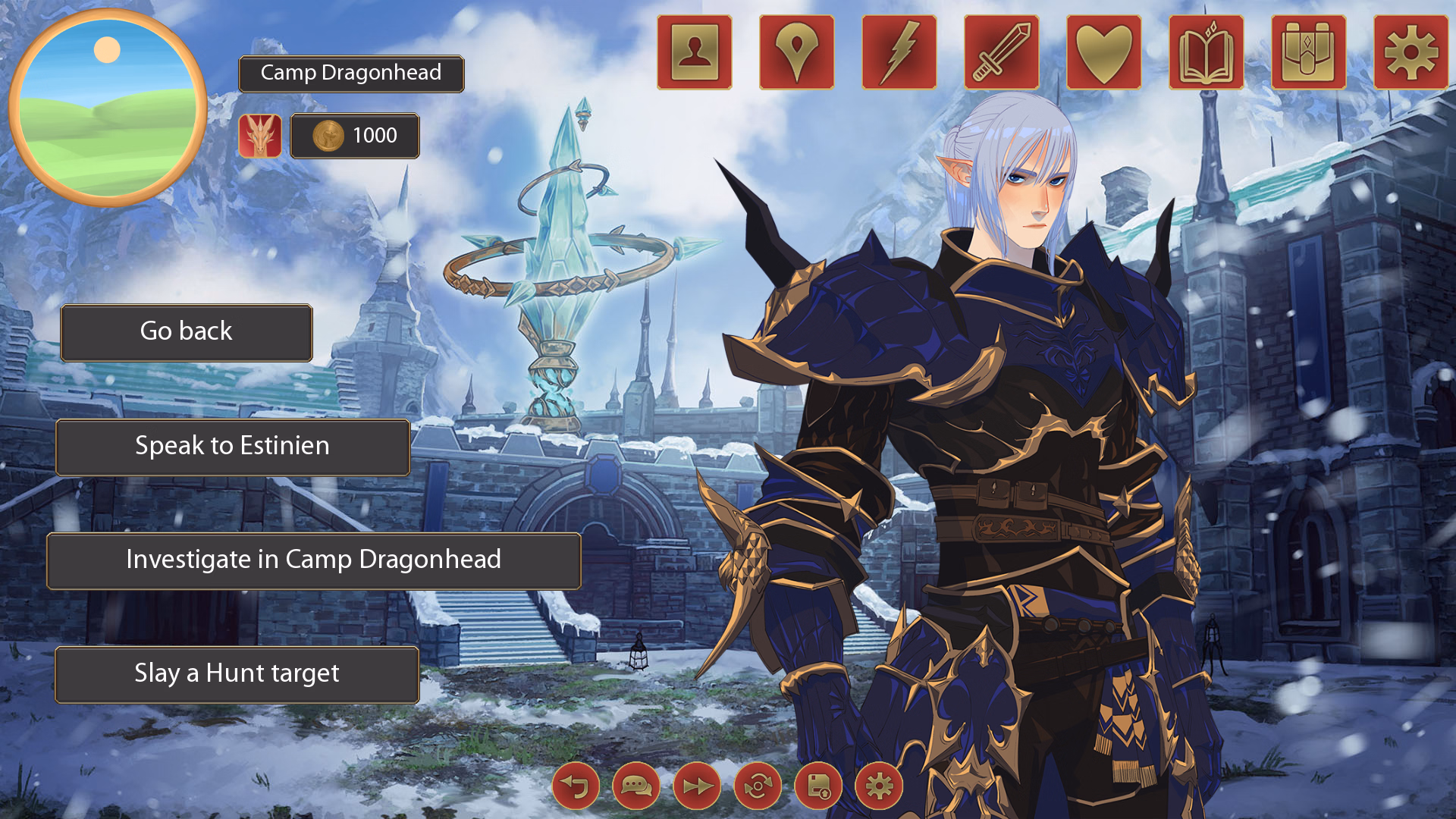
Task: Click the round day sky landscape icon
Action: click(108, 108)
